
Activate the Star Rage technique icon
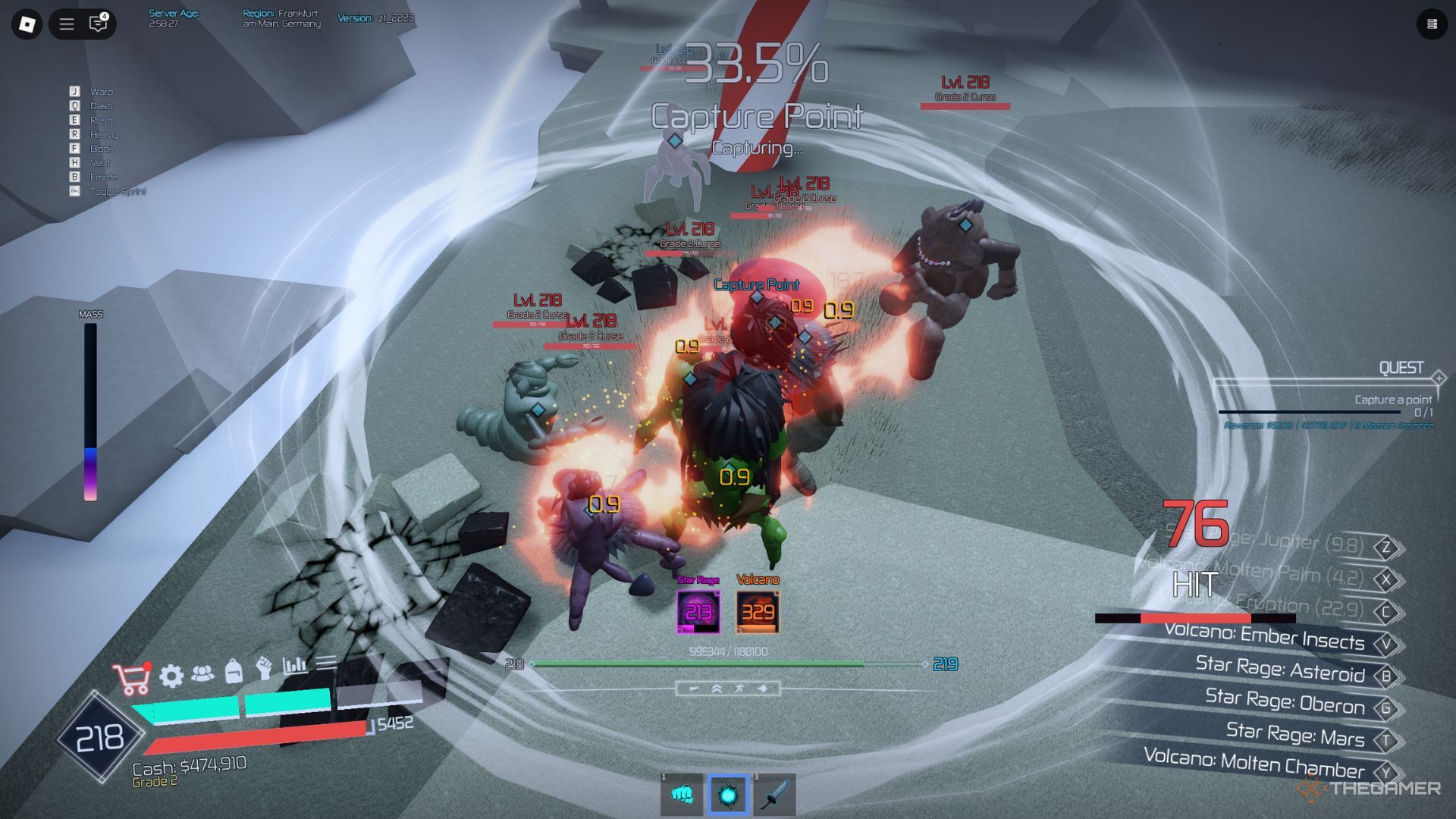(698, 611)
